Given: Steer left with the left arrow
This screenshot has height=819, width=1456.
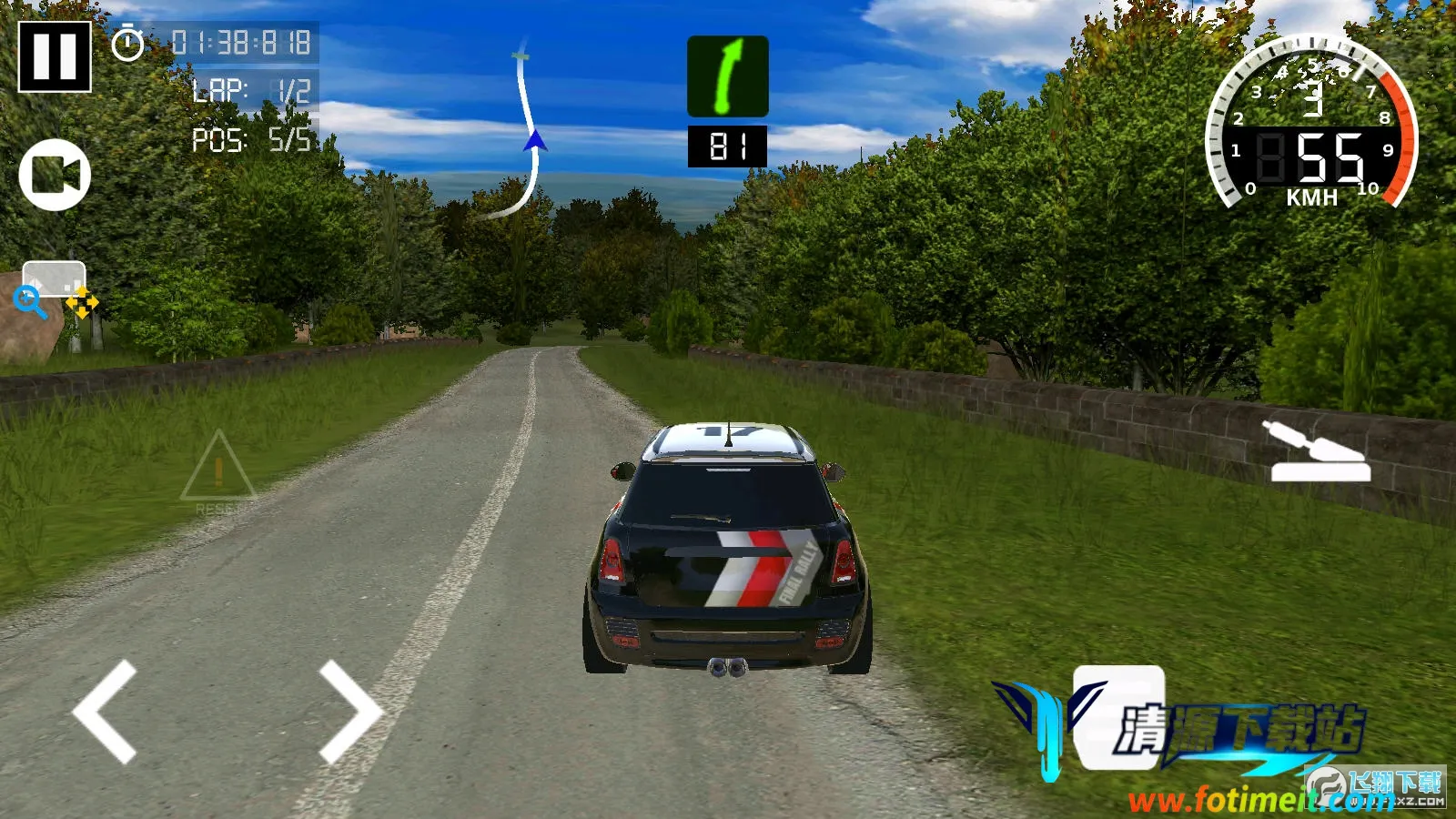Looking at the screenshot, I should (x=106, y=712).
